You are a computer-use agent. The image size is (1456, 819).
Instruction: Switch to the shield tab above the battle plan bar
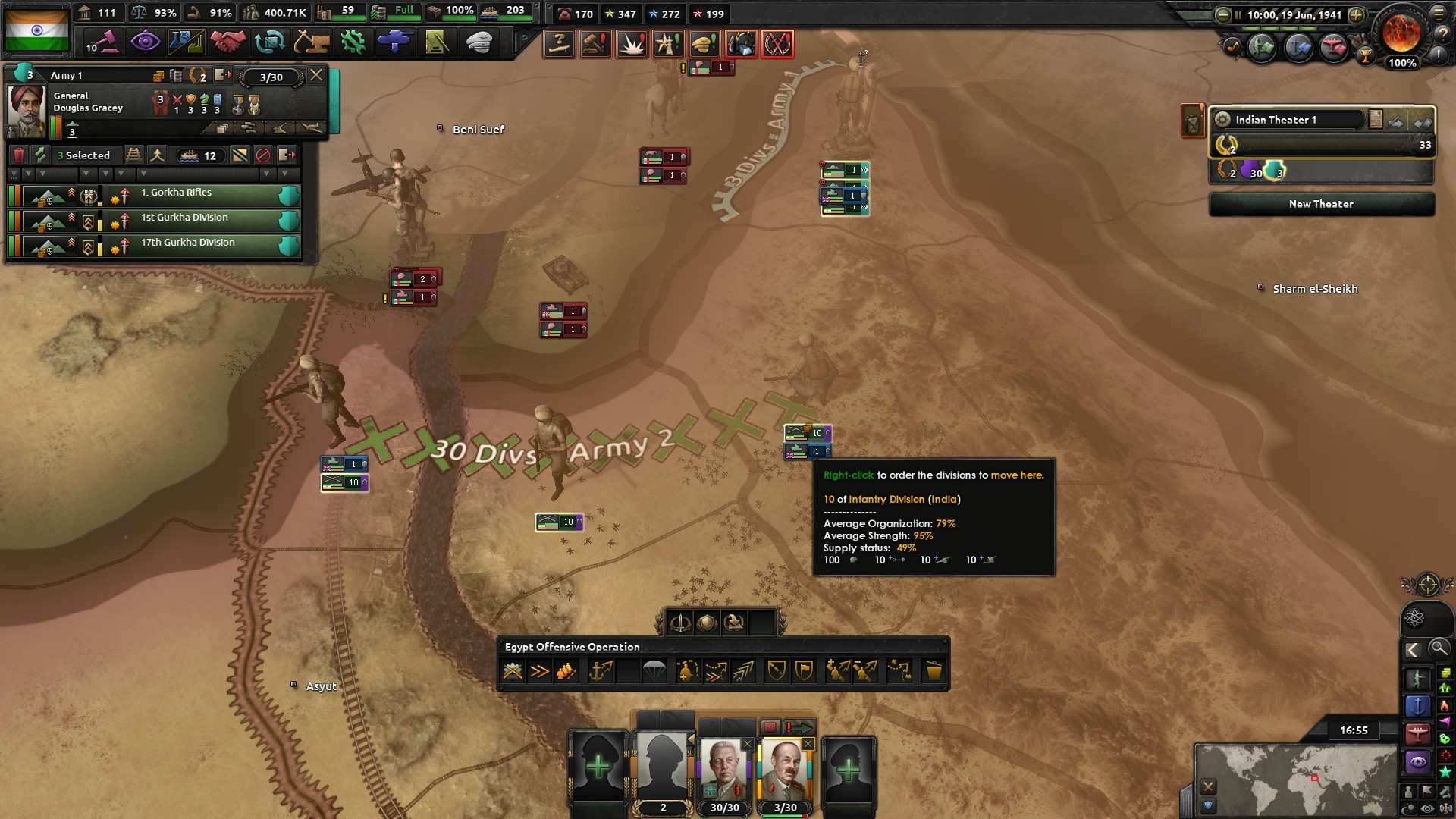[707, 623]
